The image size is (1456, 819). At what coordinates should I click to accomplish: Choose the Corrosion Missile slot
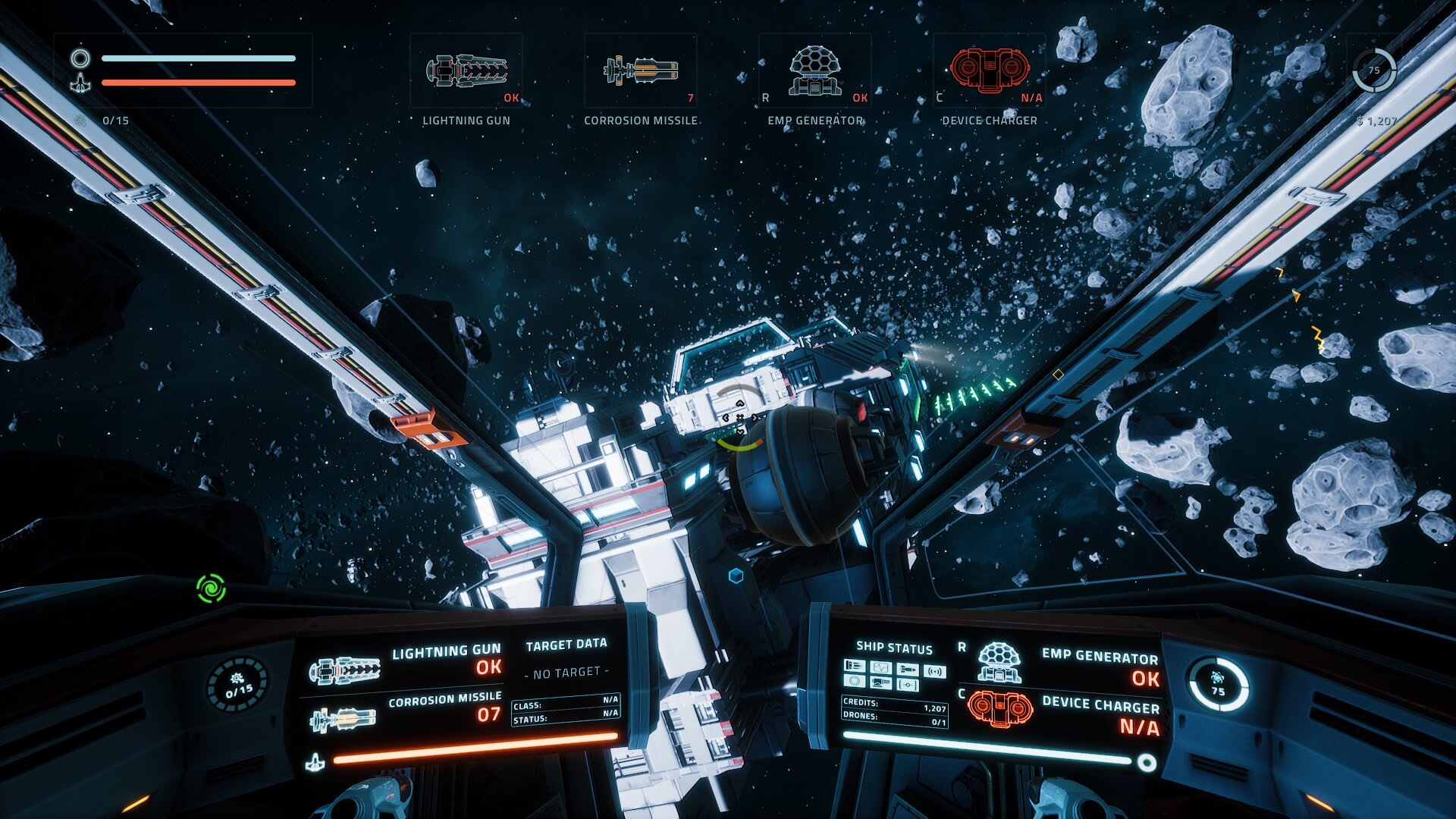click(640, 71)
